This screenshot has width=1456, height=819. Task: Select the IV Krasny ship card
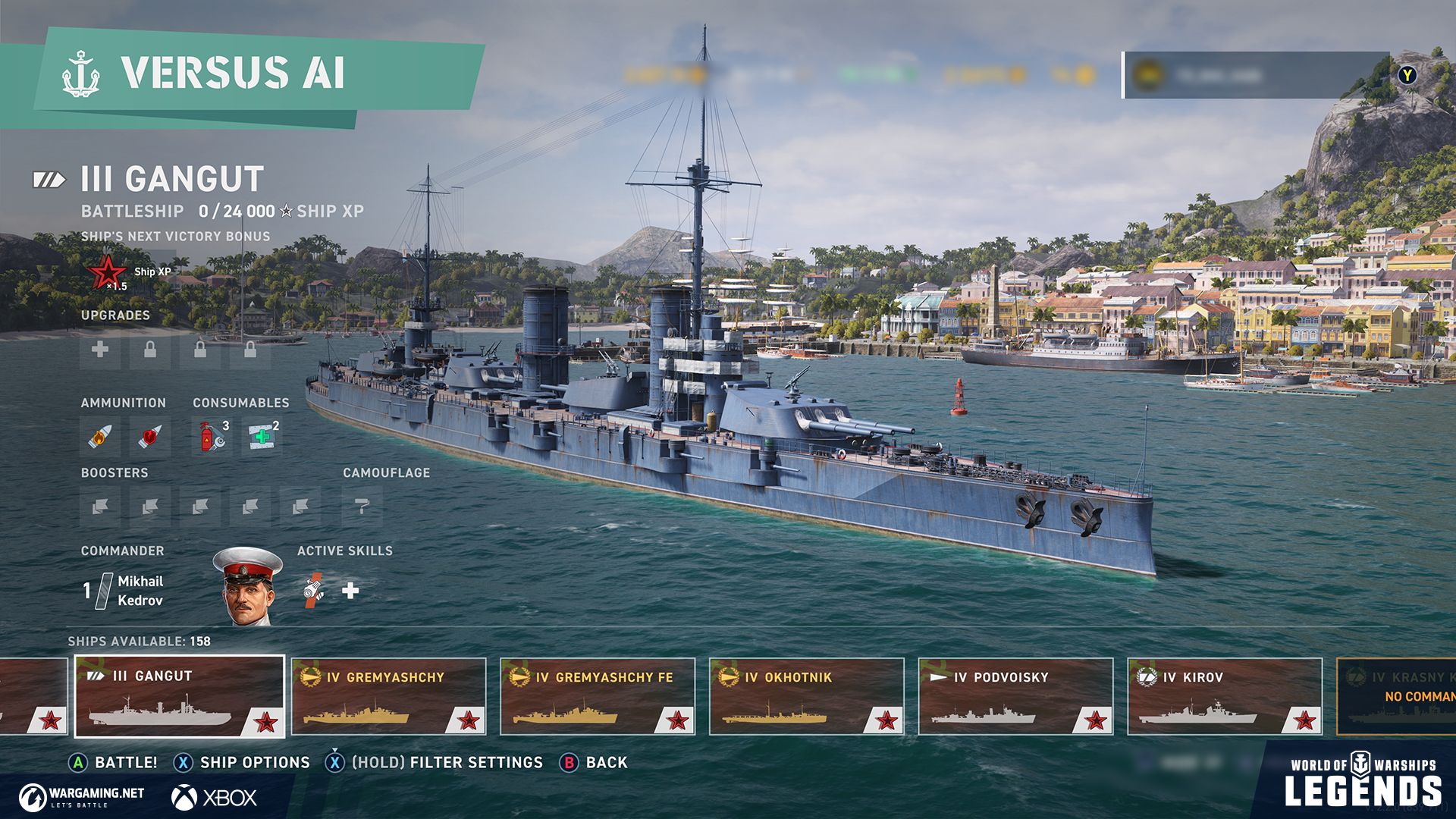(x=1397, y=696)
